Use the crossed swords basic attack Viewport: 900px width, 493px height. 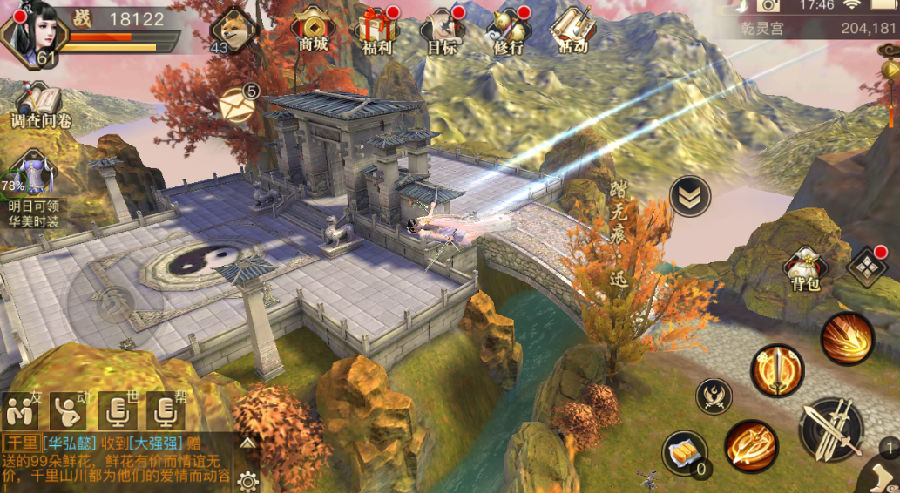(x=831, y=426)
